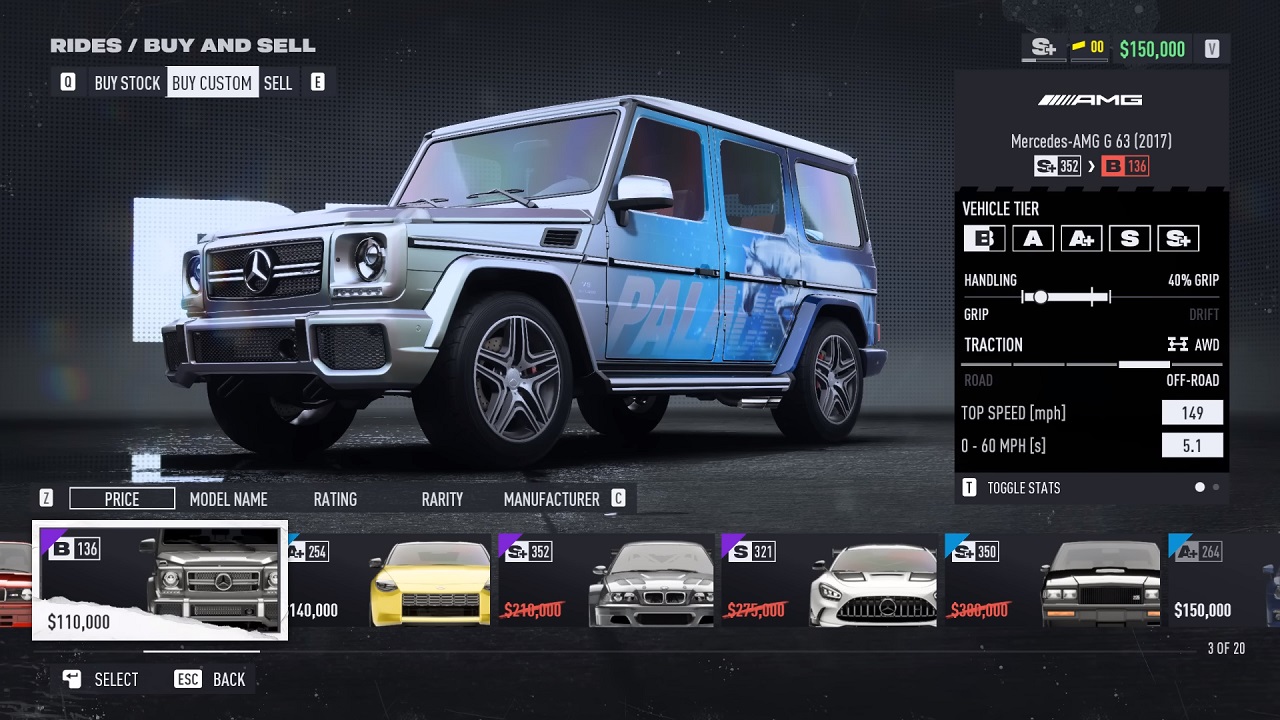
Task: Select the Buy Custom tab
Action: (212, 83)
